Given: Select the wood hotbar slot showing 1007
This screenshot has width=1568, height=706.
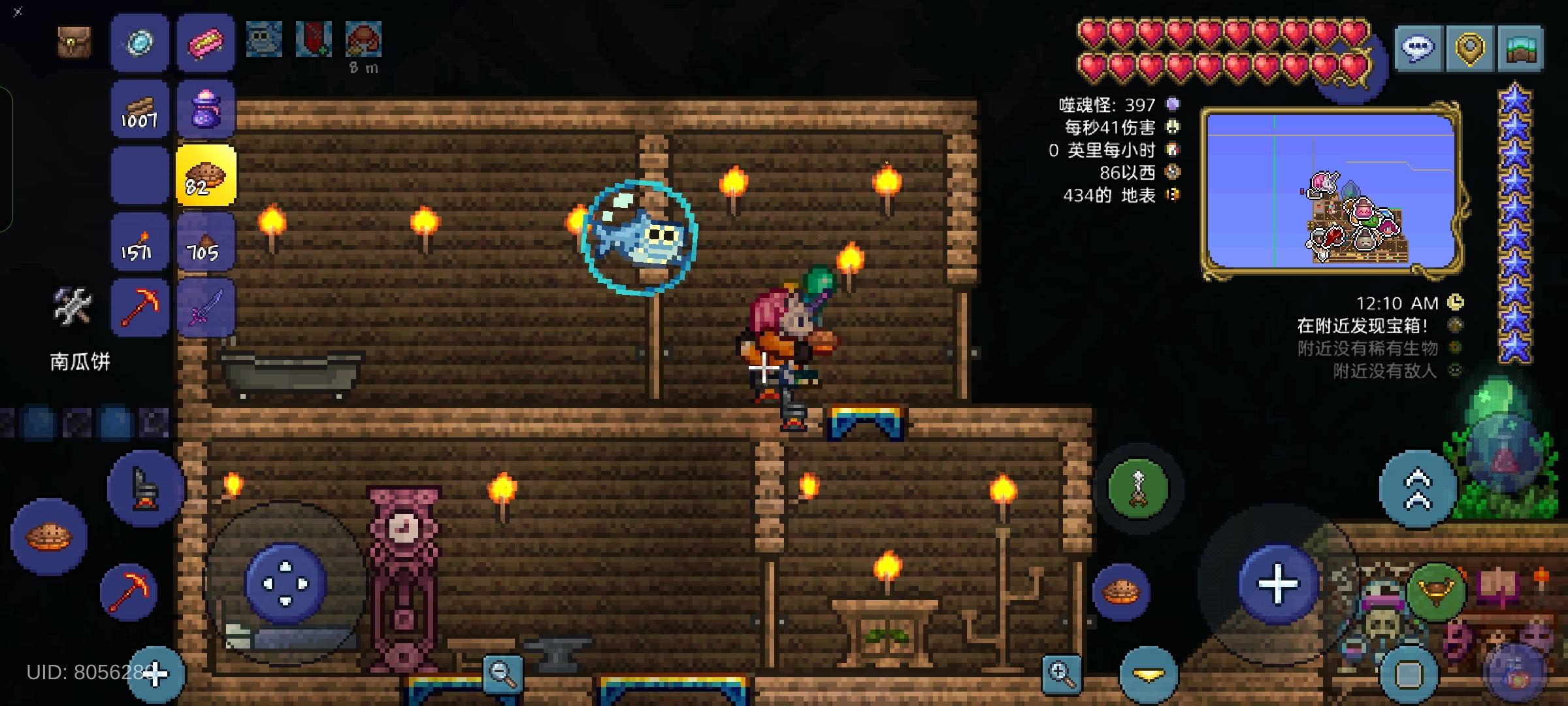Looking at the screenshot, I should (x=139, y=110).
